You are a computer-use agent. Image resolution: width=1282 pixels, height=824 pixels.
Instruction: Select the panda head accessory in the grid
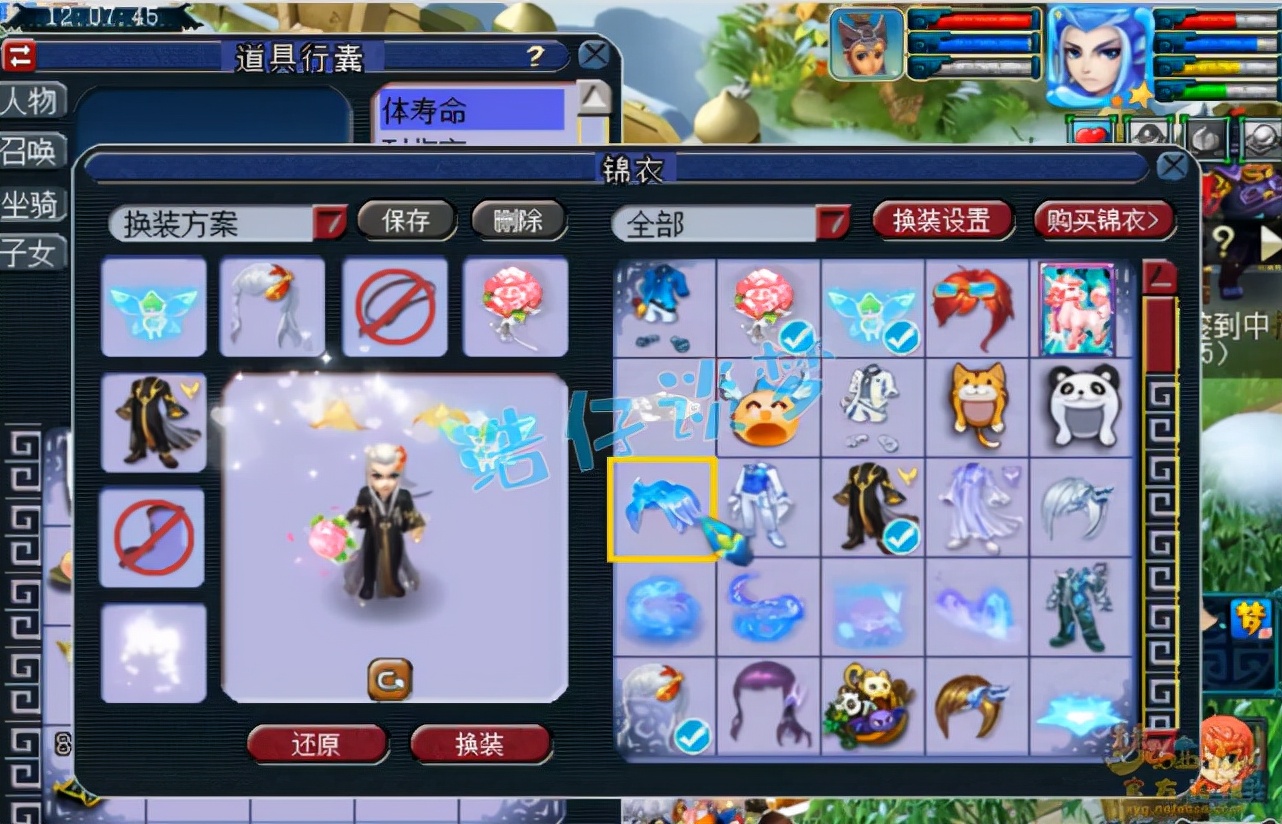pos(1085,406)
